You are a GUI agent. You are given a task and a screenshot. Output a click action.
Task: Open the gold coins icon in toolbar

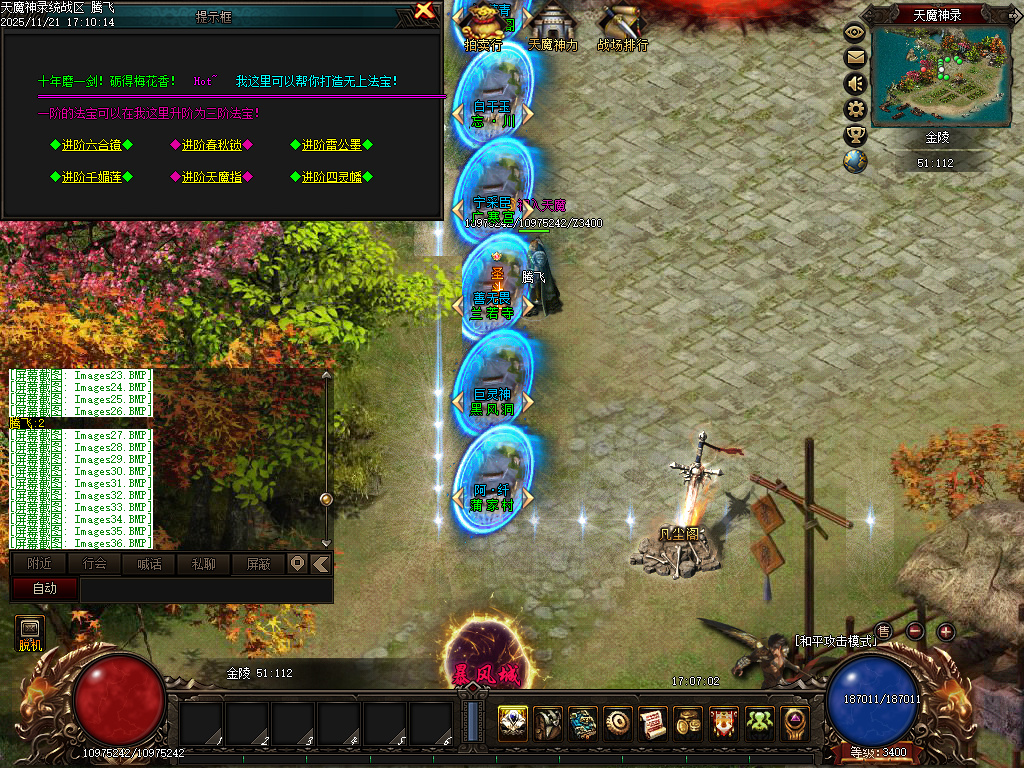coord(688,723)
